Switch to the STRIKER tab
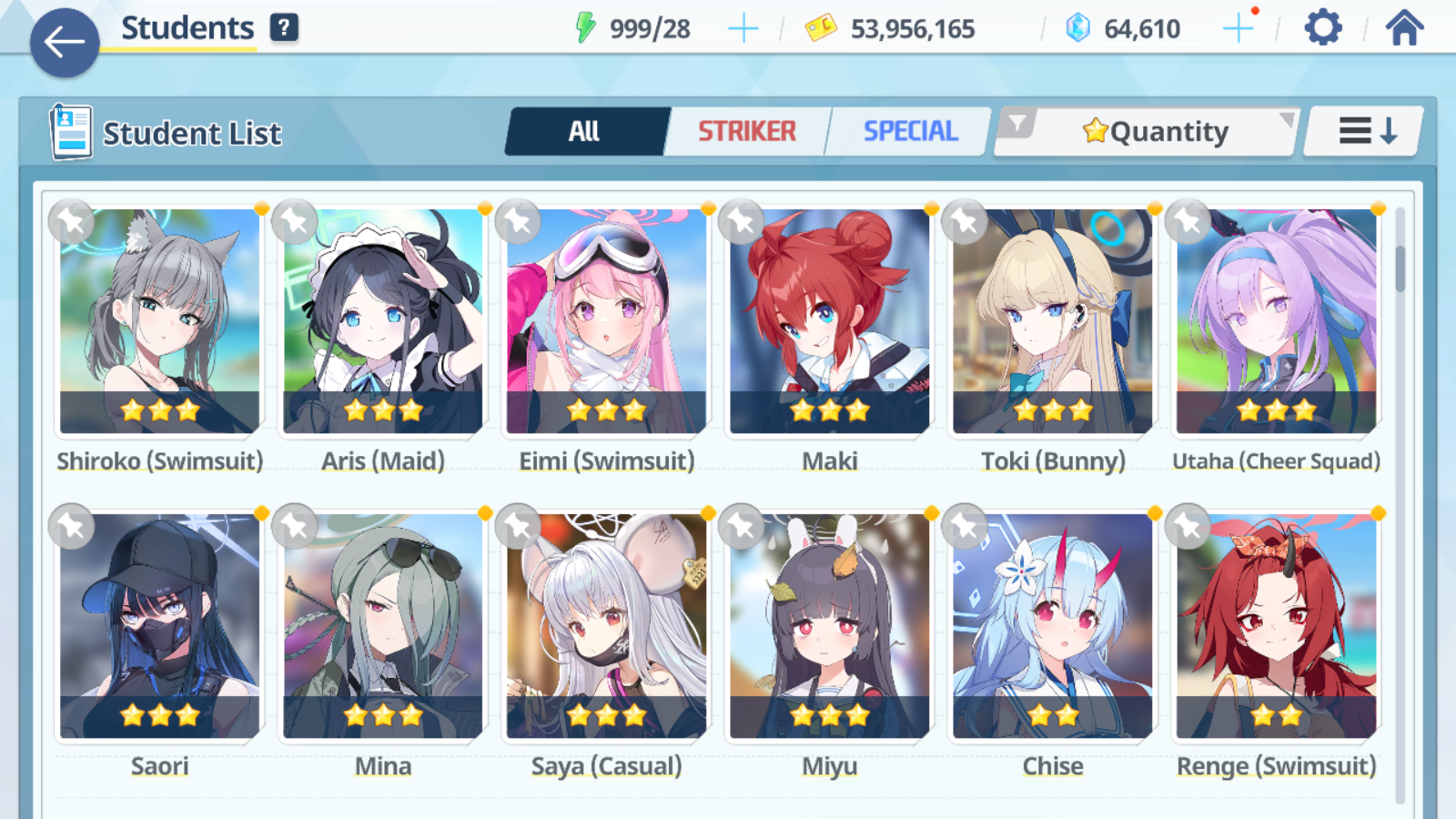 pyautogui.click(x=747, y=131)
